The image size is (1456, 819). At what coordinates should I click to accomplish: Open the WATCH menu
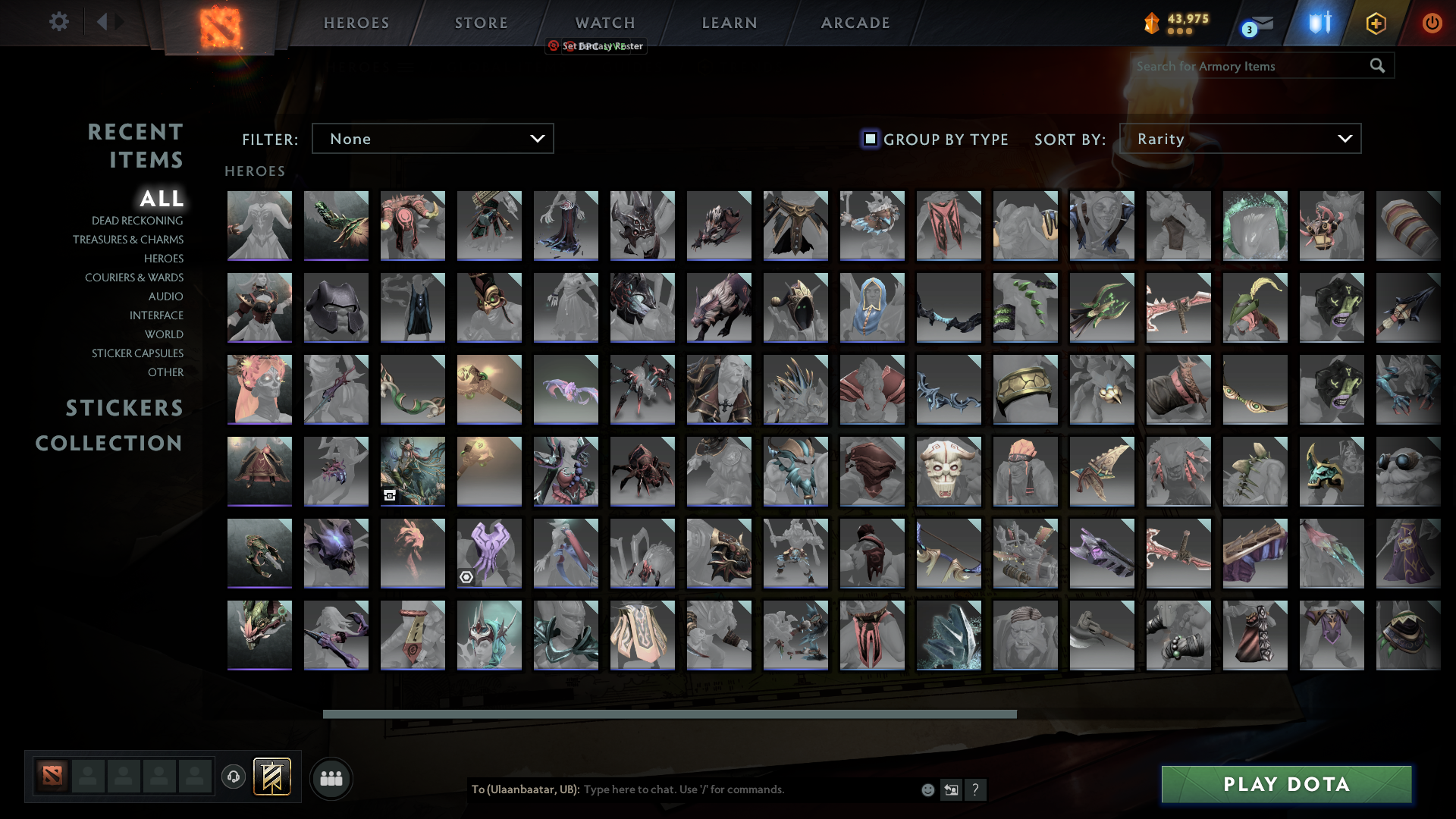[604, 22]
